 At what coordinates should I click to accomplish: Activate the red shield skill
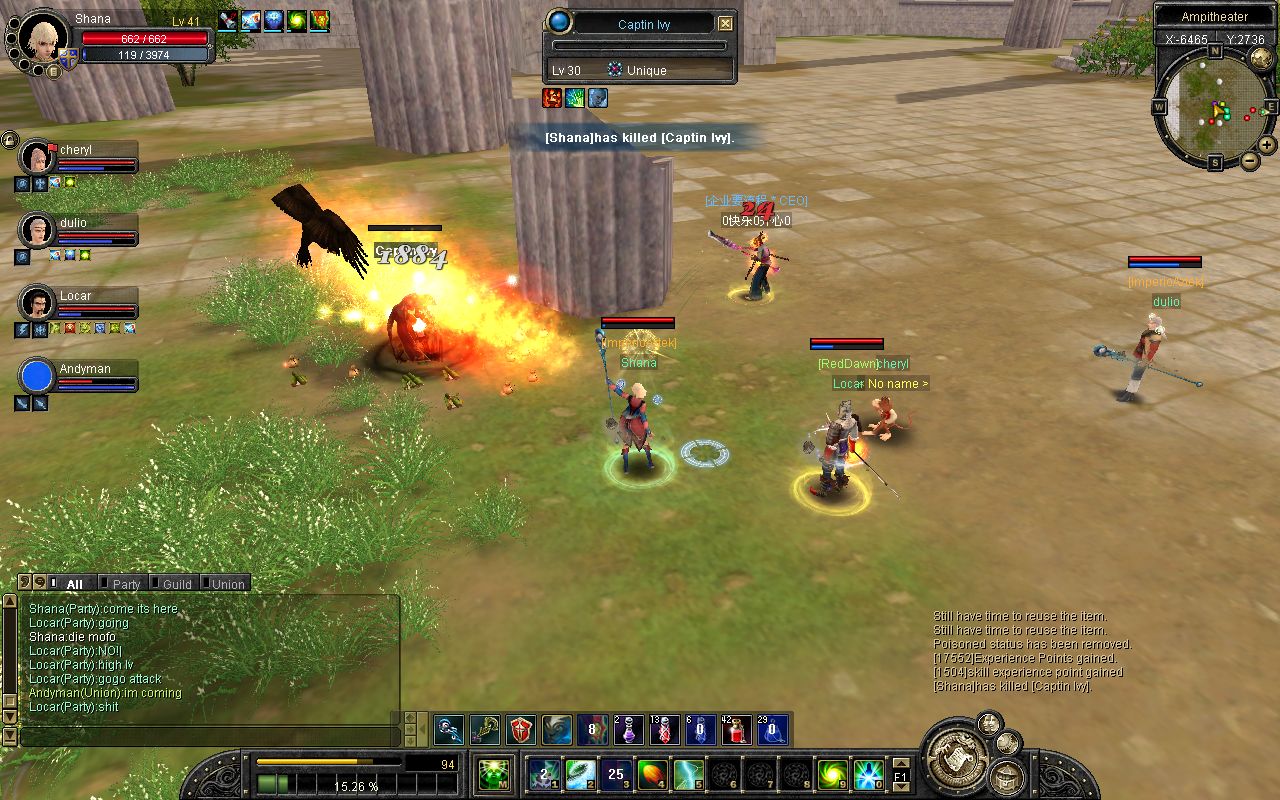pyautogui.click(x=522, y=730)
